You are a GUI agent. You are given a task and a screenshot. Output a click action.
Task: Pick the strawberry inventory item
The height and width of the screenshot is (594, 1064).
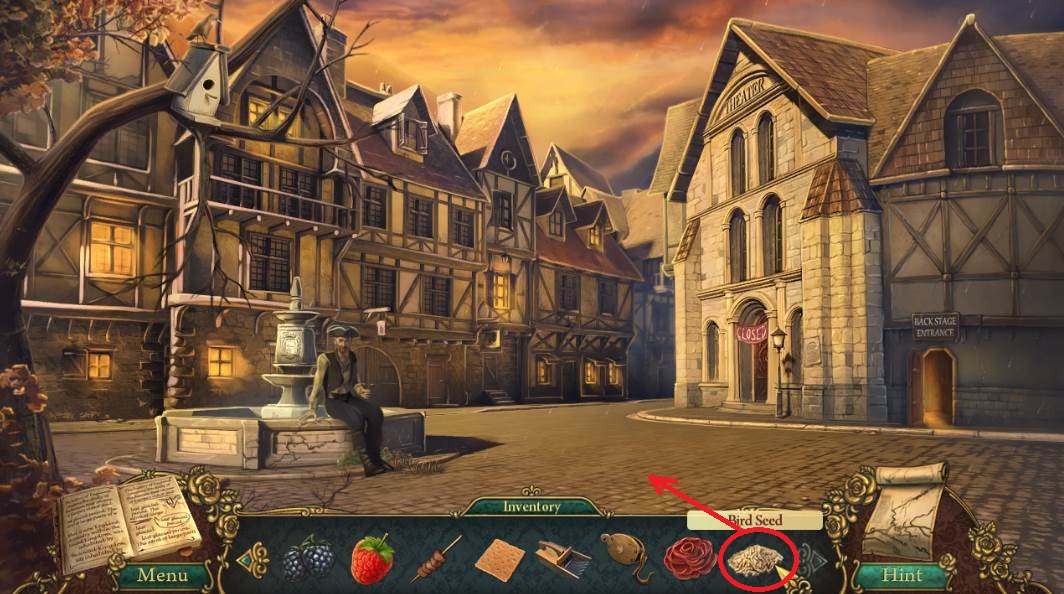point(371,559)
